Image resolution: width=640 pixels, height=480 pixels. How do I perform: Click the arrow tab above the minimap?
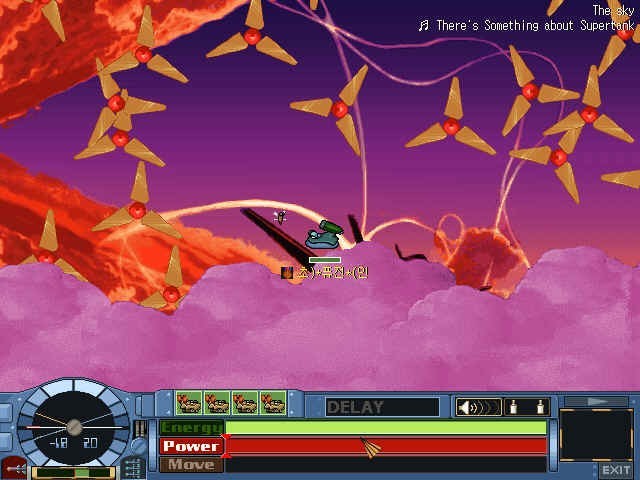click(596, 401)
